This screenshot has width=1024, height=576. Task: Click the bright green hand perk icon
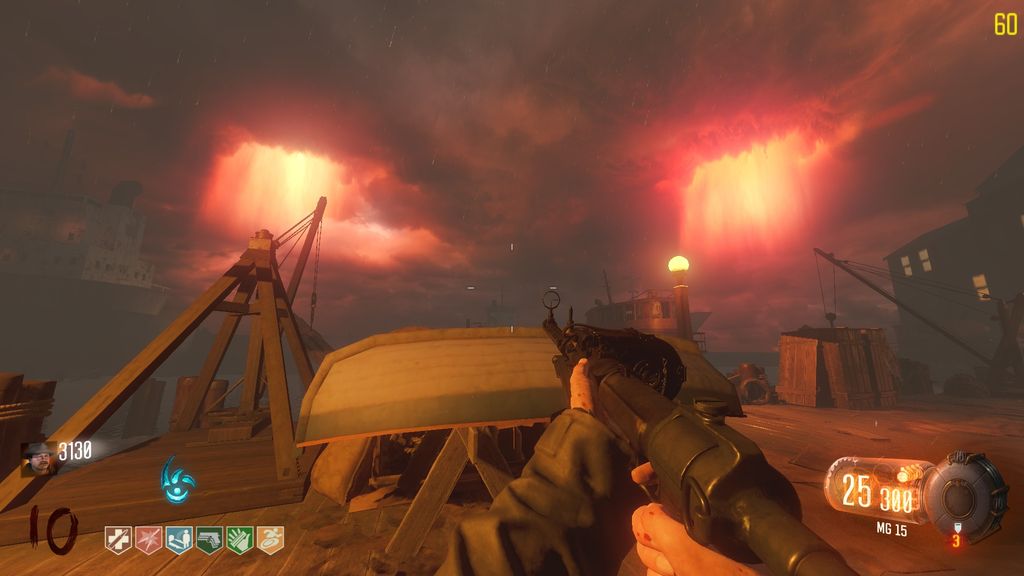[240, 540]
